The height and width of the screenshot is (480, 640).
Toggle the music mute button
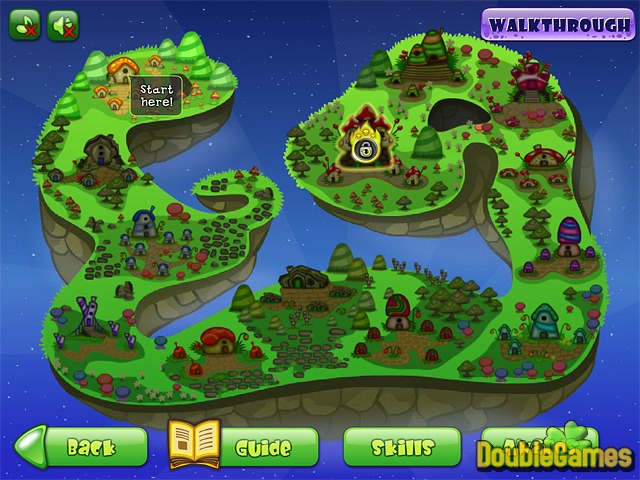click(24, 24)
